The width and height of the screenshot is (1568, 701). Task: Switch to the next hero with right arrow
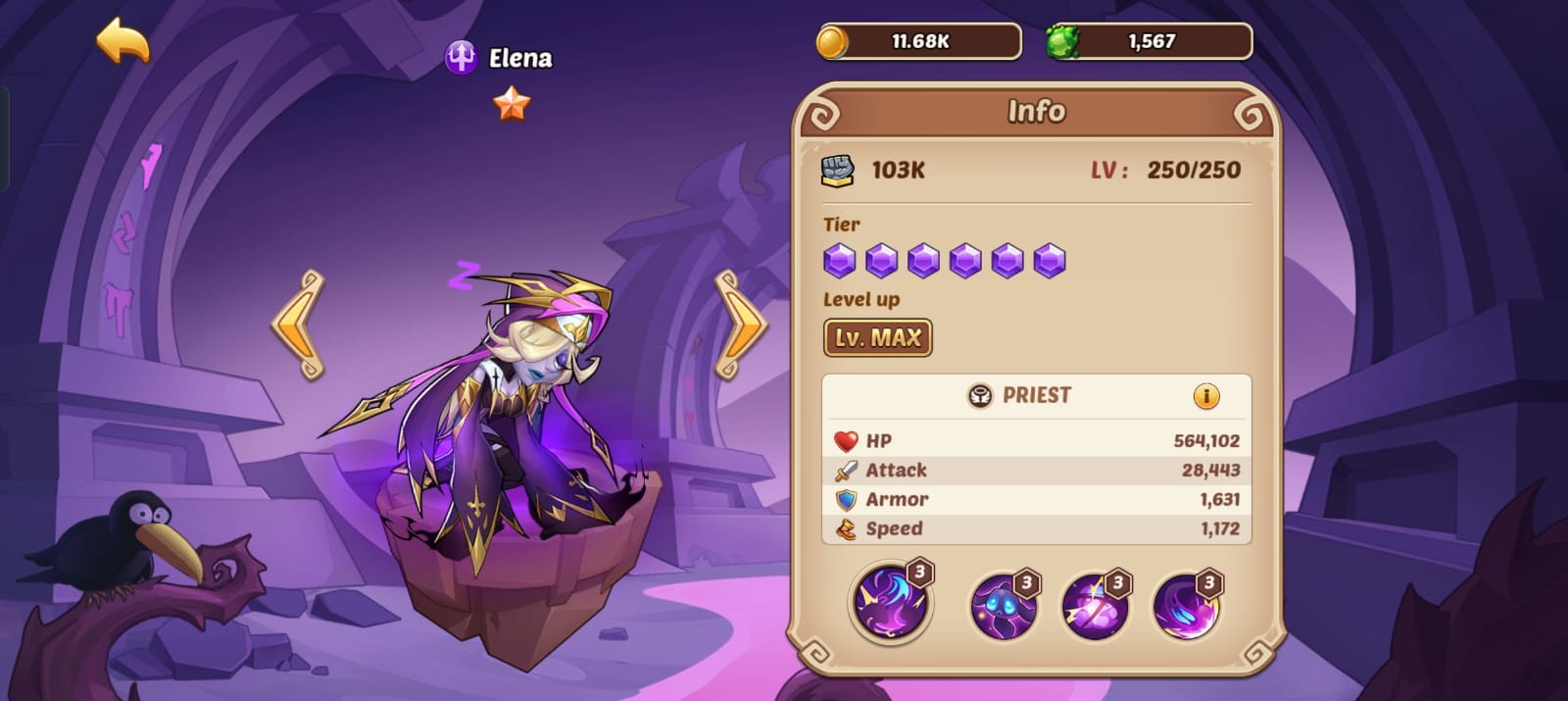coord(741,325)
